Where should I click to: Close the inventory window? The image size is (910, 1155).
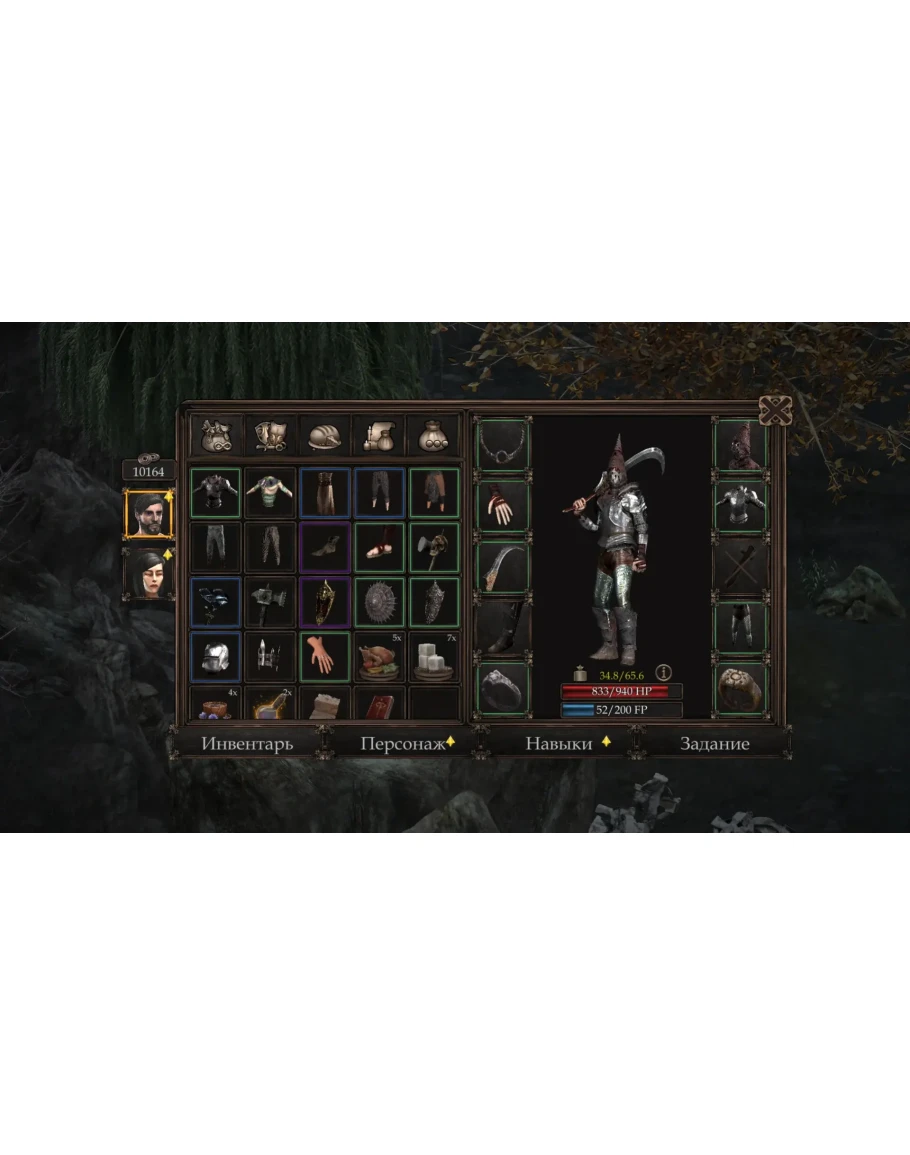pyautogui.click(x=776, y=410)
